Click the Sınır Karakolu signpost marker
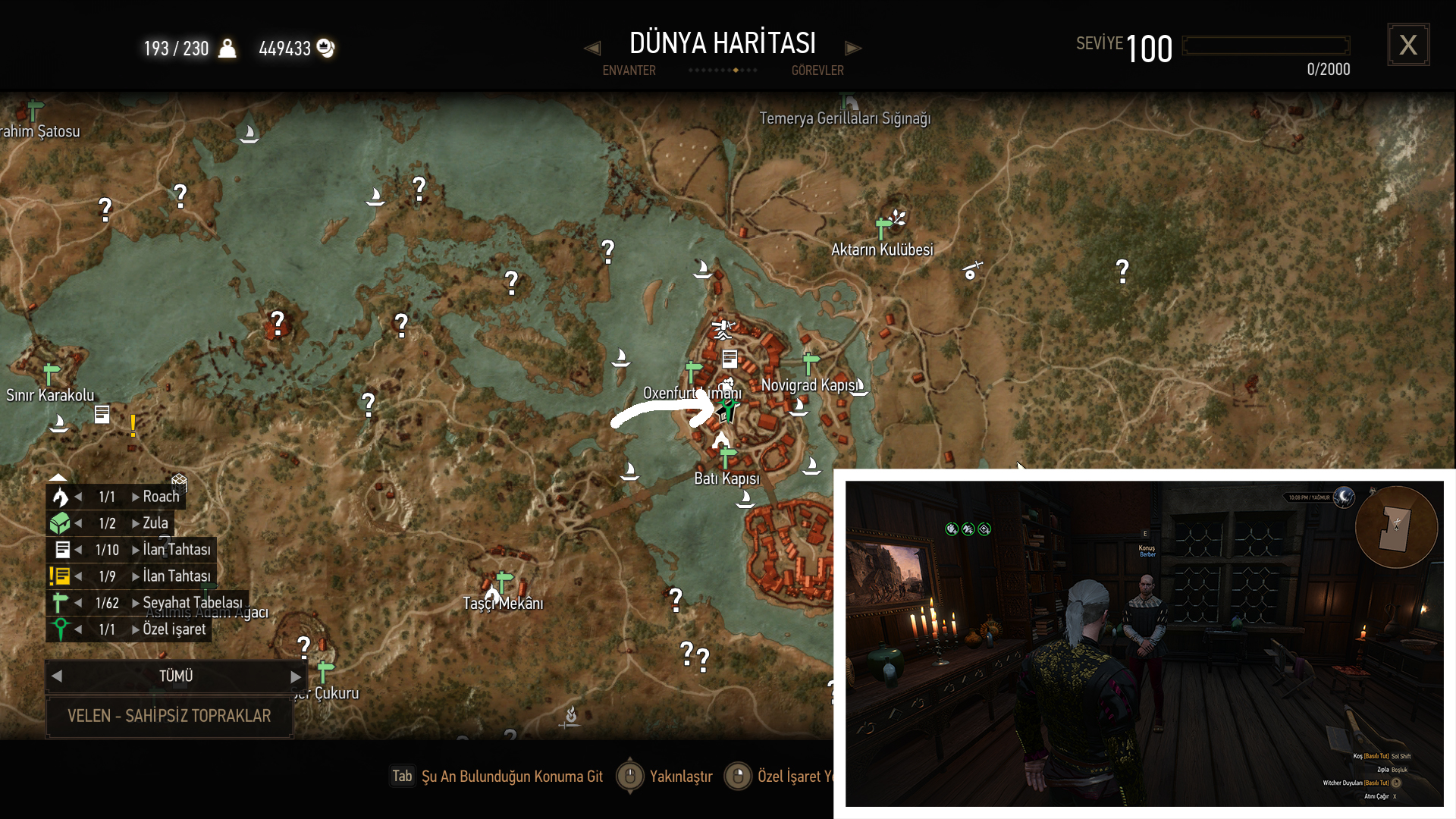Screen dimensions: 1456x819 (x=51, y=374)
